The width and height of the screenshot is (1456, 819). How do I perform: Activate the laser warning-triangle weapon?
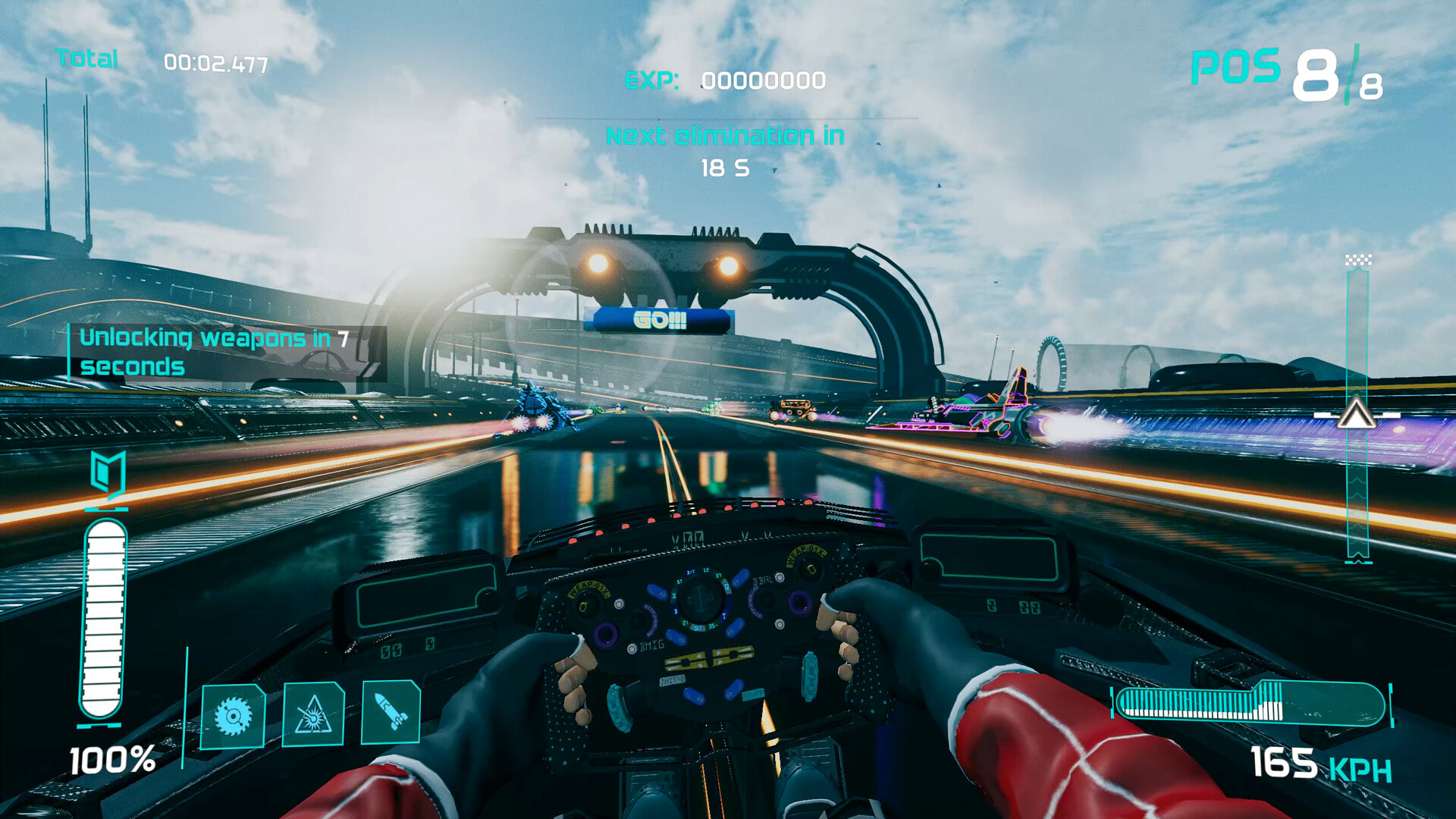pos(312,714)
